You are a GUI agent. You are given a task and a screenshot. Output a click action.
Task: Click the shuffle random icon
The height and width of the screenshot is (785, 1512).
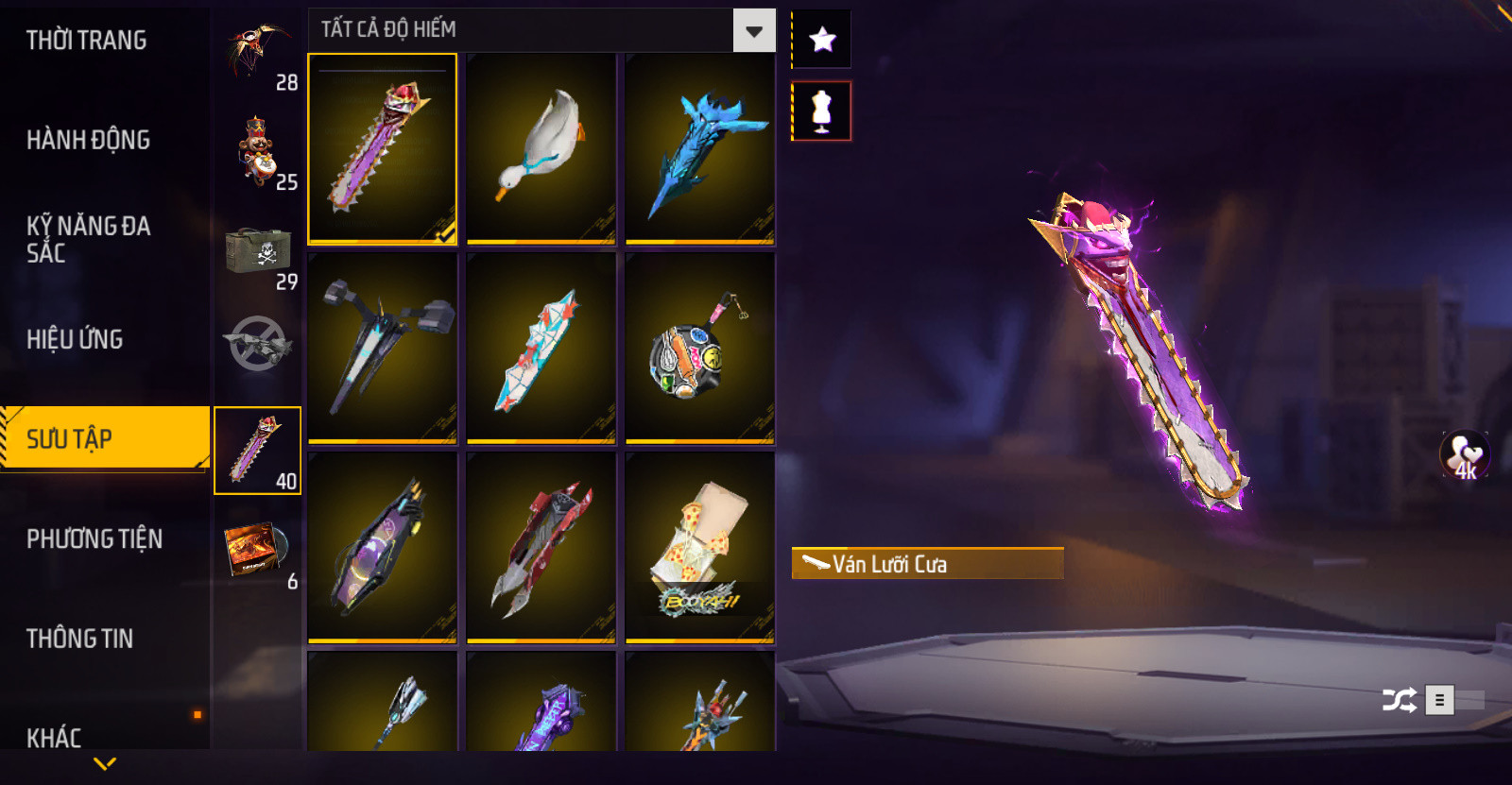point(1399,700)
